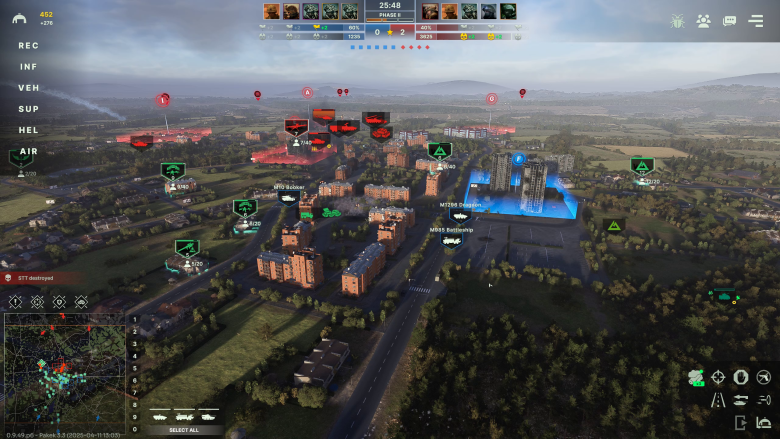The width and height of the screenshot is (780, 439).
Task: Show the AIR unit category
Action: [28, 151]
